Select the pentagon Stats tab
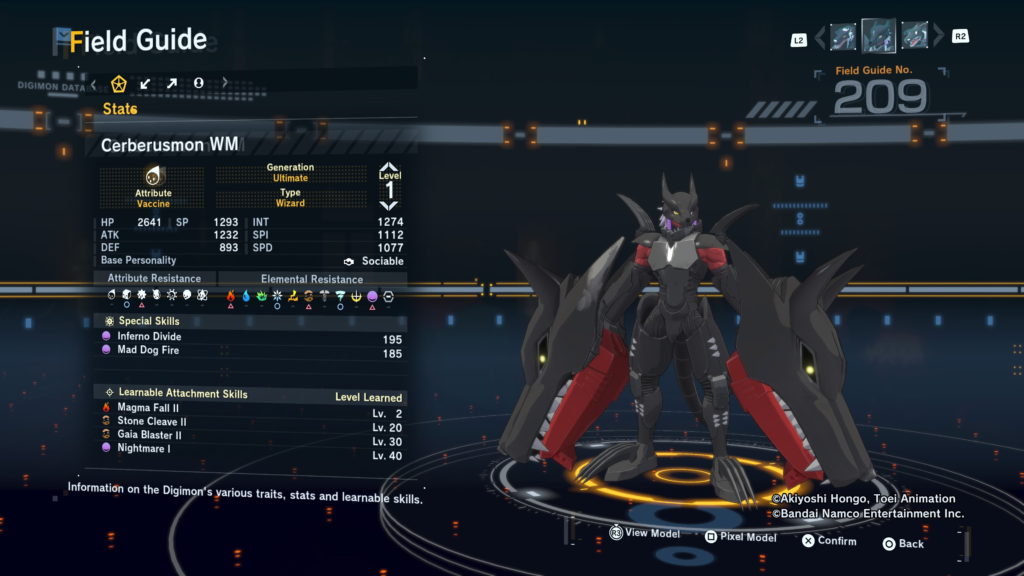Screen dimensions: 1024x576 (119, 83)
